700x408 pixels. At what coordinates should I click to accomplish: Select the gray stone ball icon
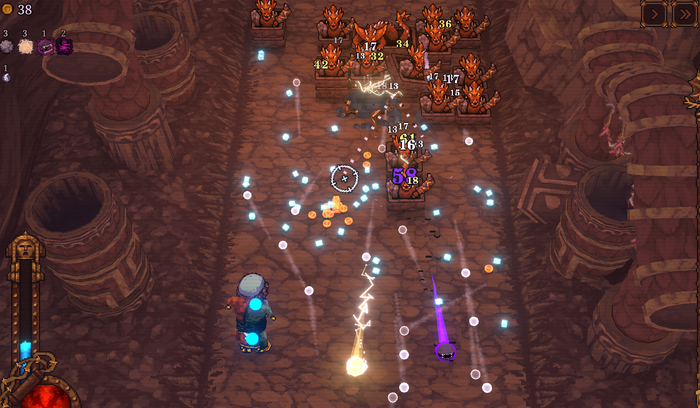coord(7,46)
